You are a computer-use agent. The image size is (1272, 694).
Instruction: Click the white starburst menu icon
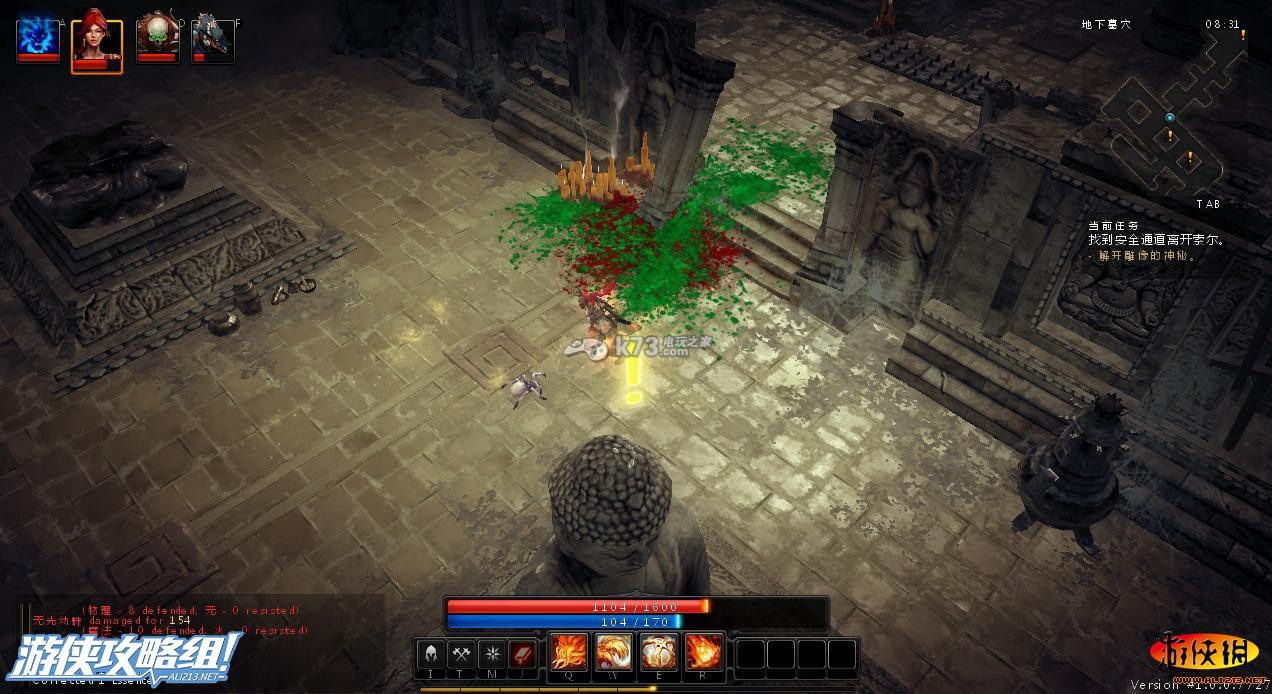[x=492, y=655]
